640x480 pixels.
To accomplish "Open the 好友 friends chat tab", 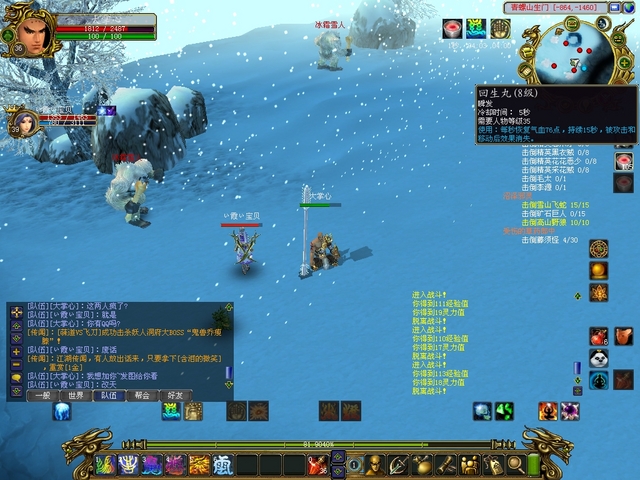I will click(175, 395).
